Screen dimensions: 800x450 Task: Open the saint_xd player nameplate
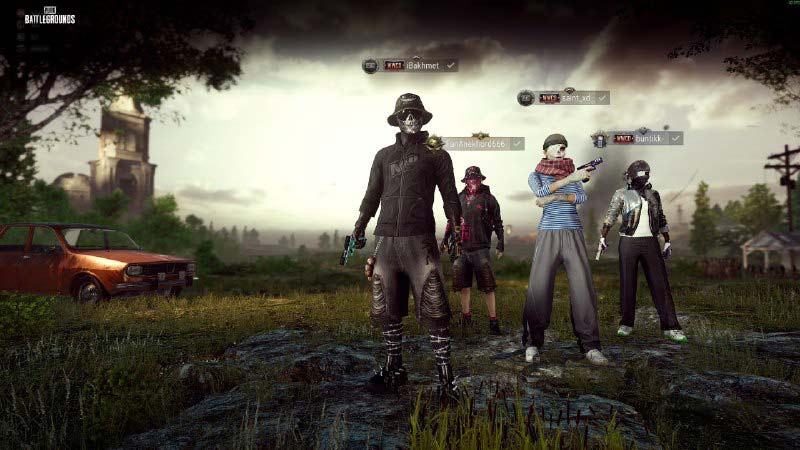point(565,98)
